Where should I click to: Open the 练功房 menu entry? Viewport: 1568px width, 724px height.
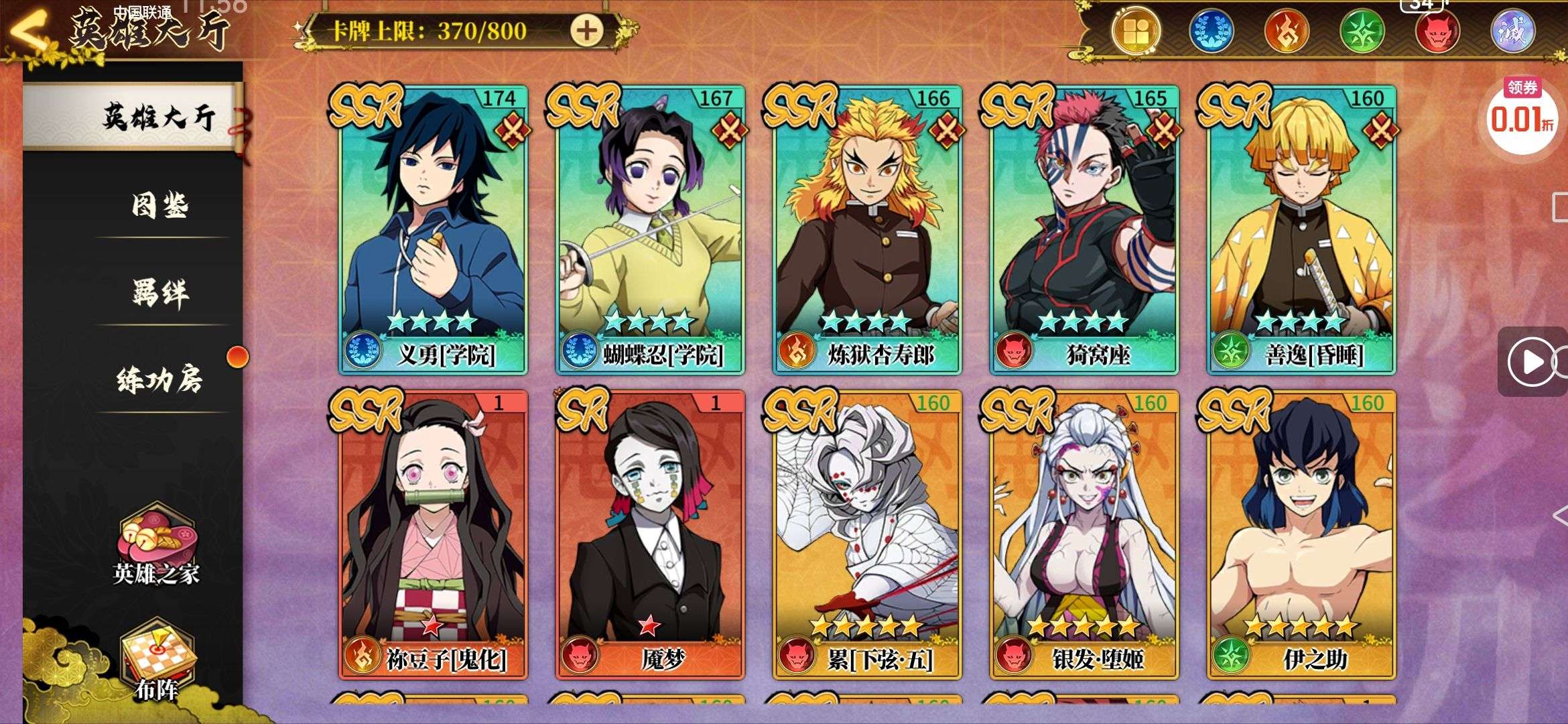[x=159, y=380]
